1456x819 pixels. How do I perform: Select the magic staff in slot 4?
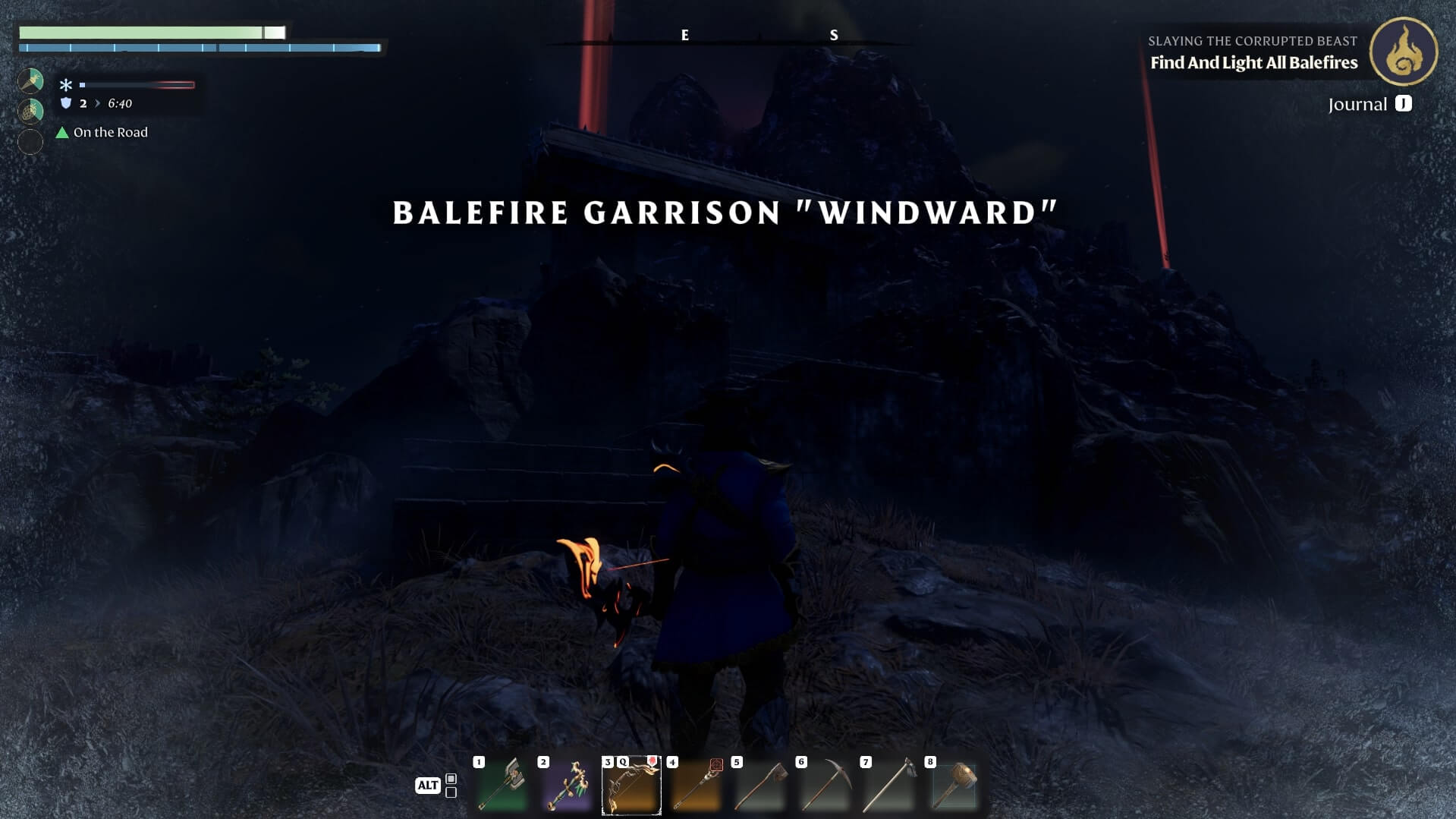tap(696, 785)
